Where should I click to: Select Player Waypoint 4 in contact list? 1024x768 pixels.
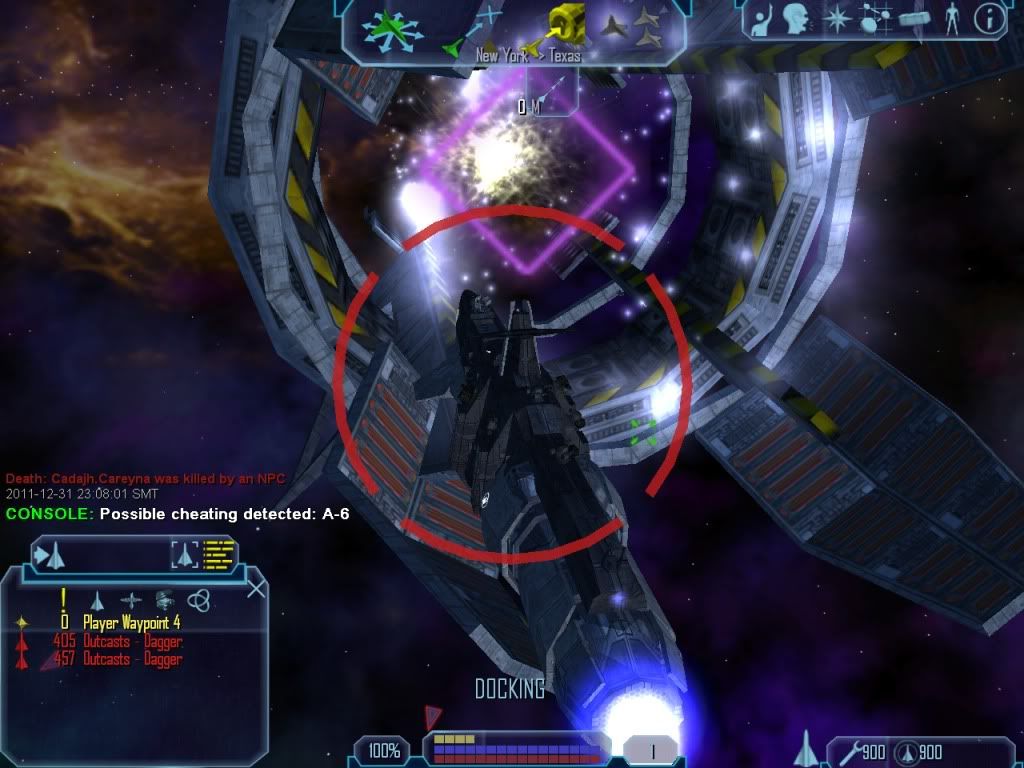pyautogui.click(x=131, y=622)
